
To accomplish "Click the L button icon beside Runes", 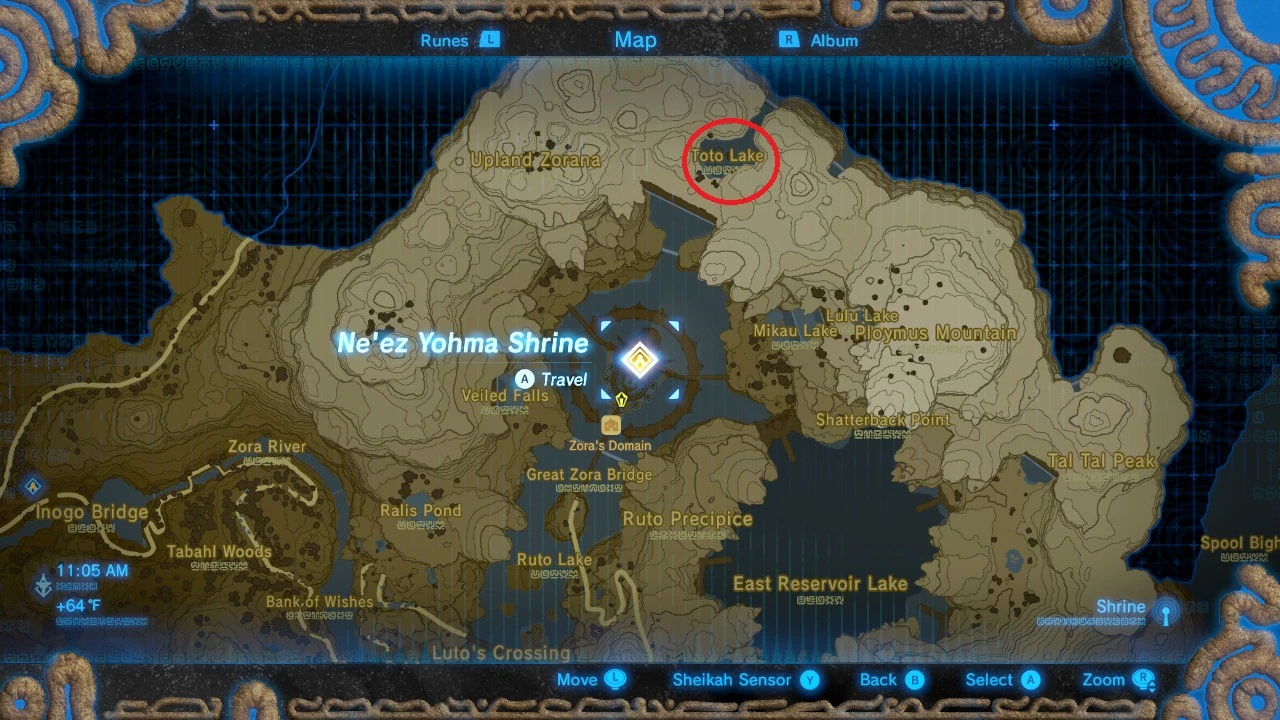I will click(489, 40).
